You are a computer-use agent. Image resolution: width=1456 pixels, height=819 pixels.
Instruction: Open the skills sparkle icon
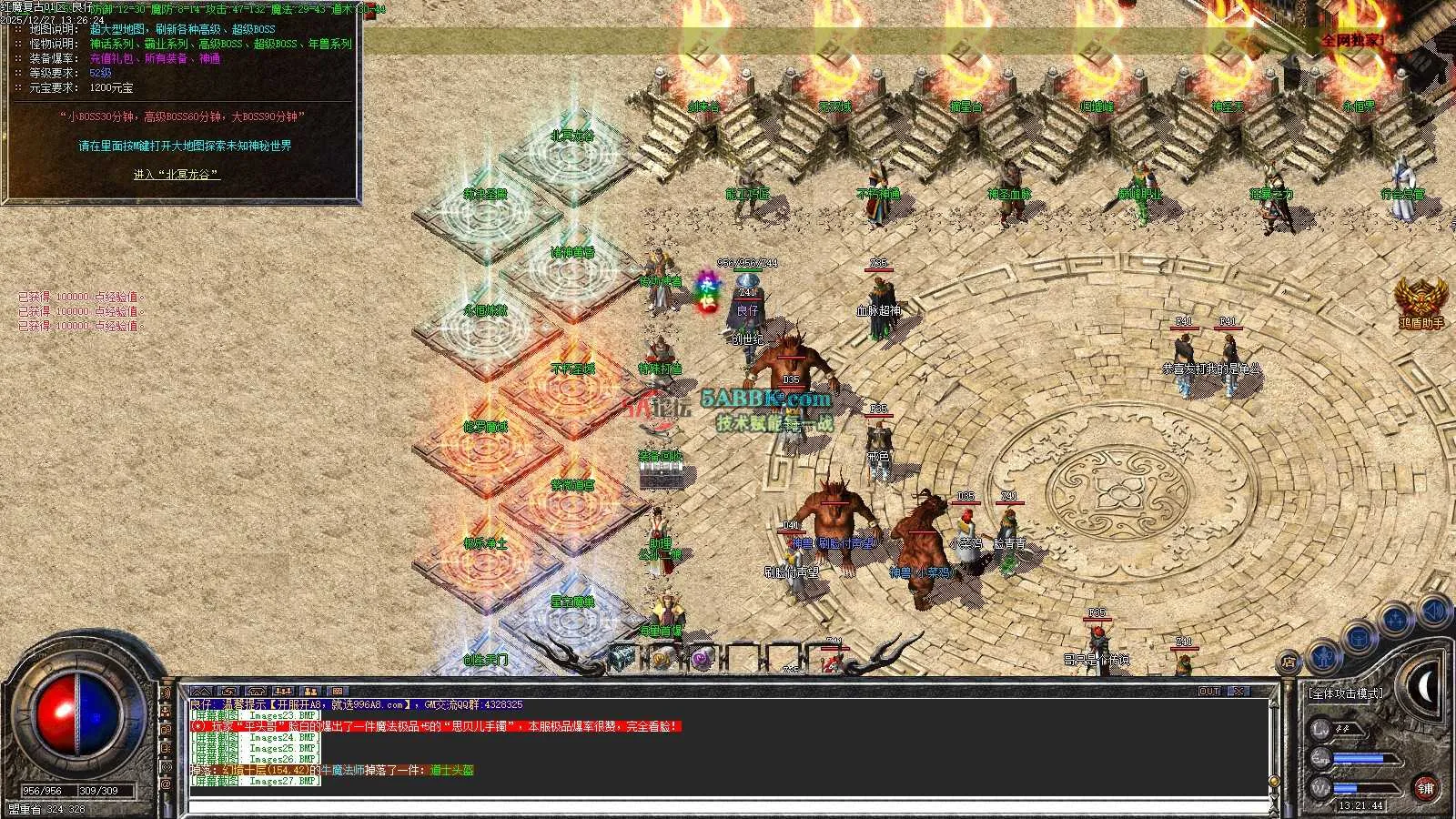click(x=1395, y=620)
